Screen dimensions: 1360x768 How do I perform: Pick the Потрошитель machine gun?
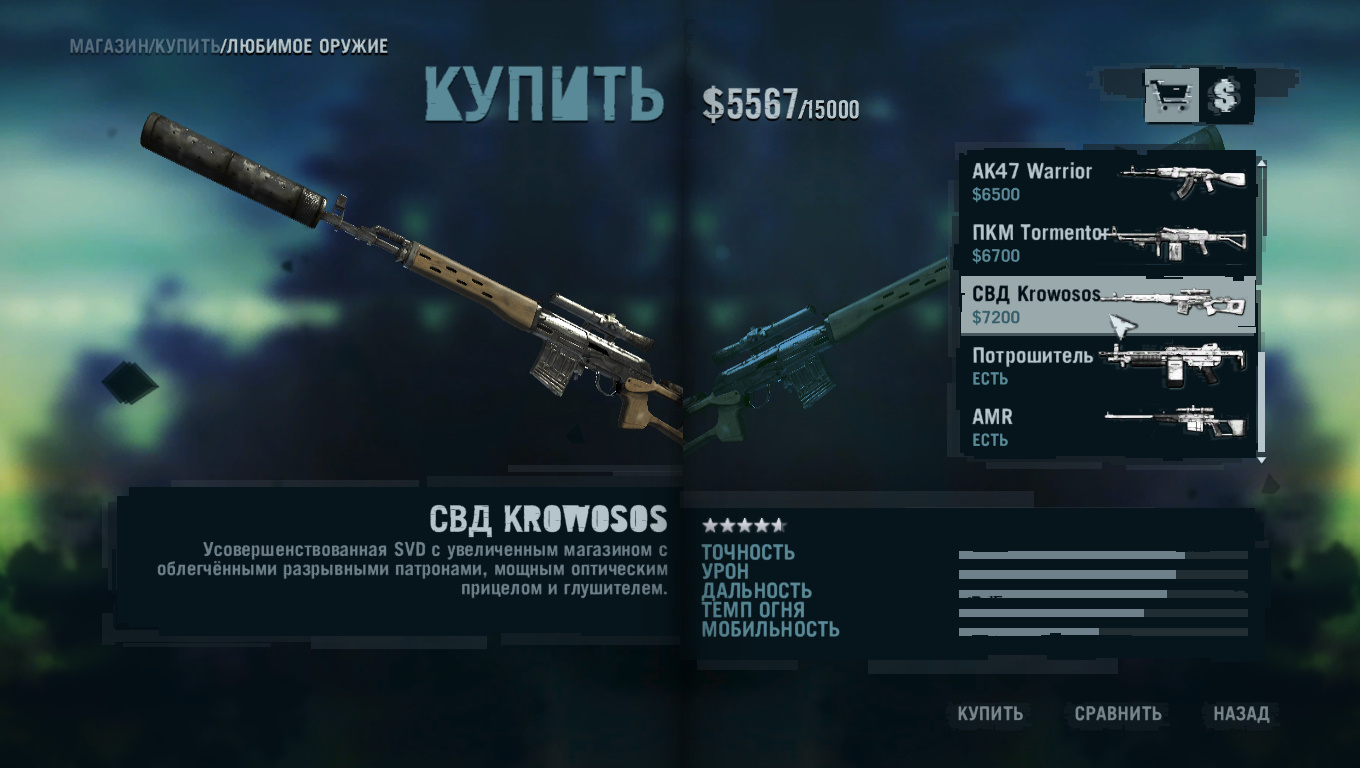point(1106,366)
